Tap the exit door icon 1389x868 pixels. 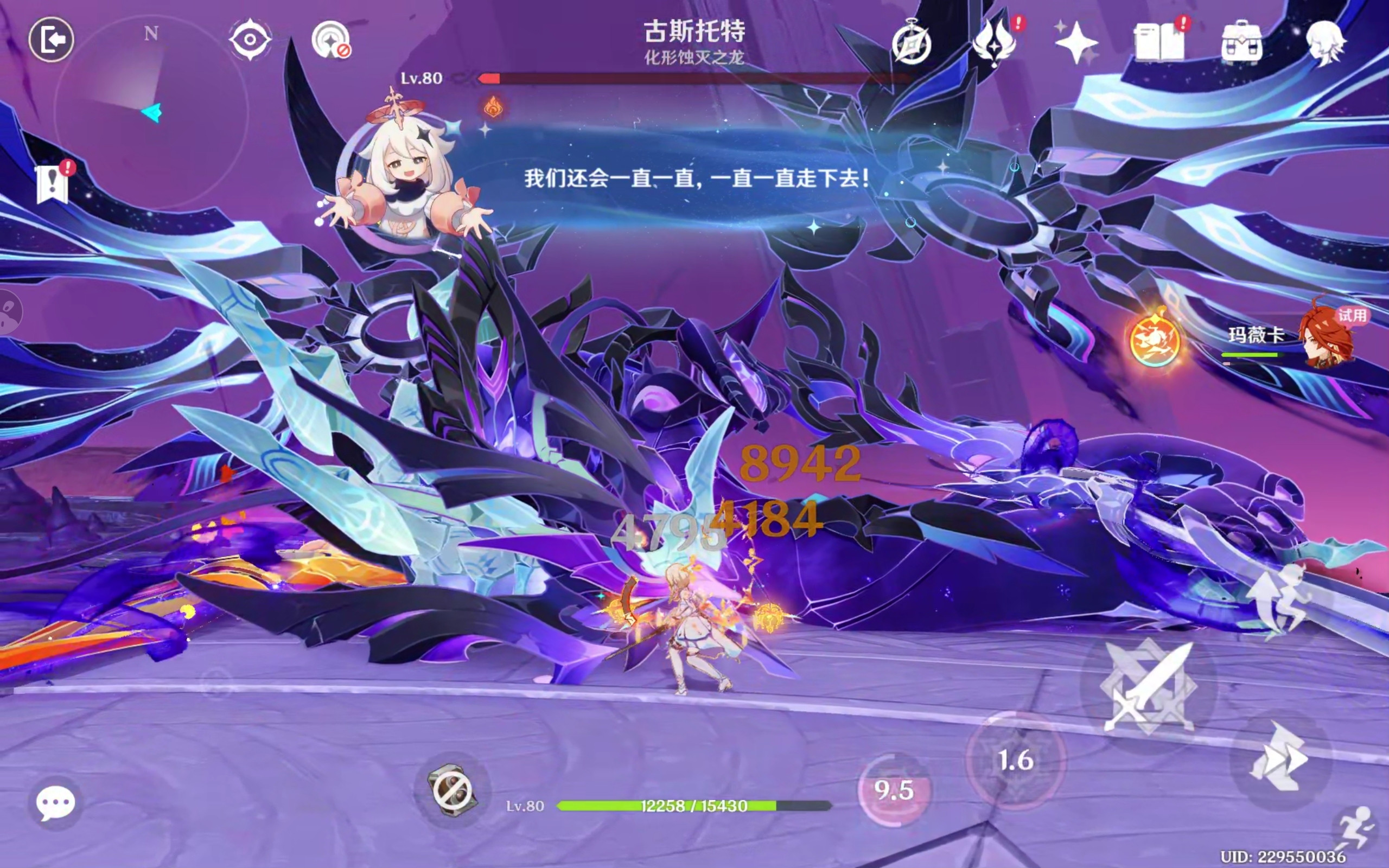51,40
